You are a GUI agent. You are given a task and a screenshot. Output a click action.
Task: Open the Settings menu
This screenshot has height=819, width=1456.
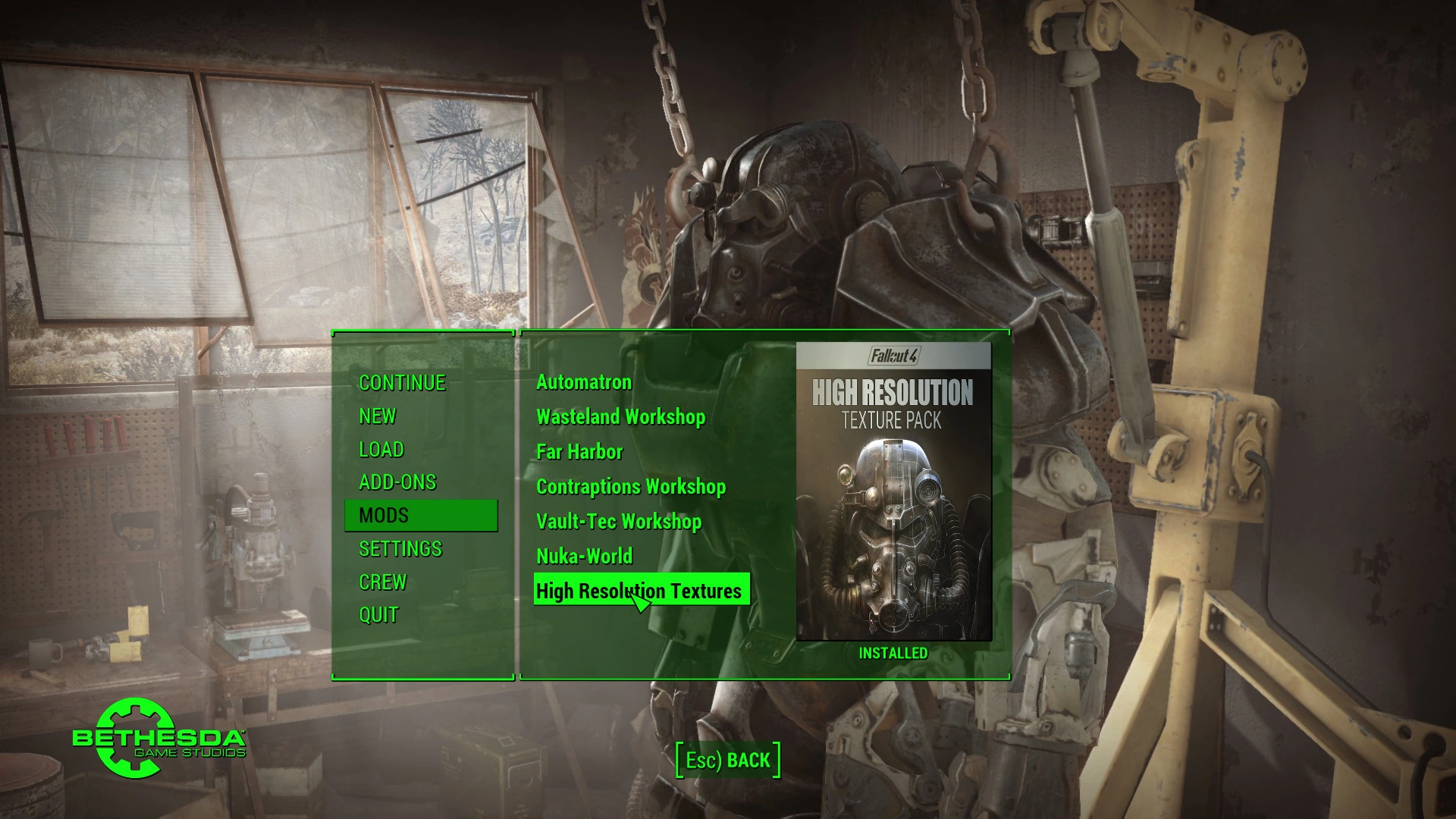pos(400,548)
